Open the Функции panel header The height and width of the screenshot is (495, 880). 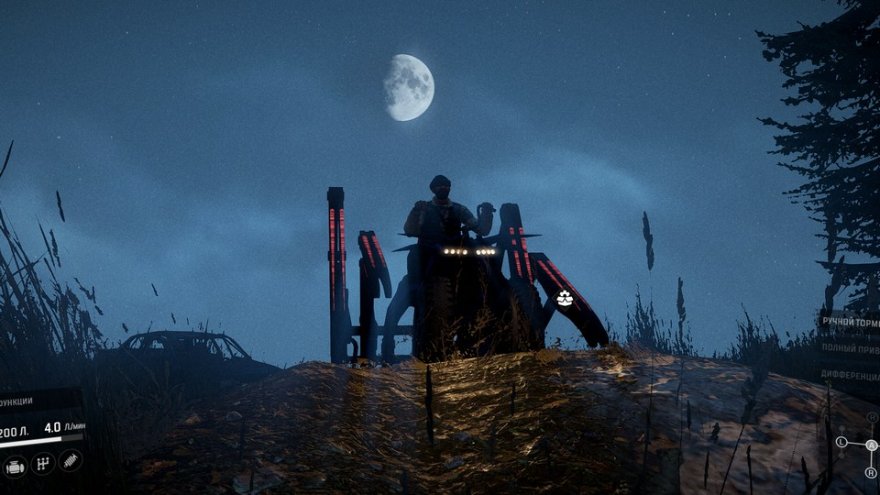[x=16, y=402]
